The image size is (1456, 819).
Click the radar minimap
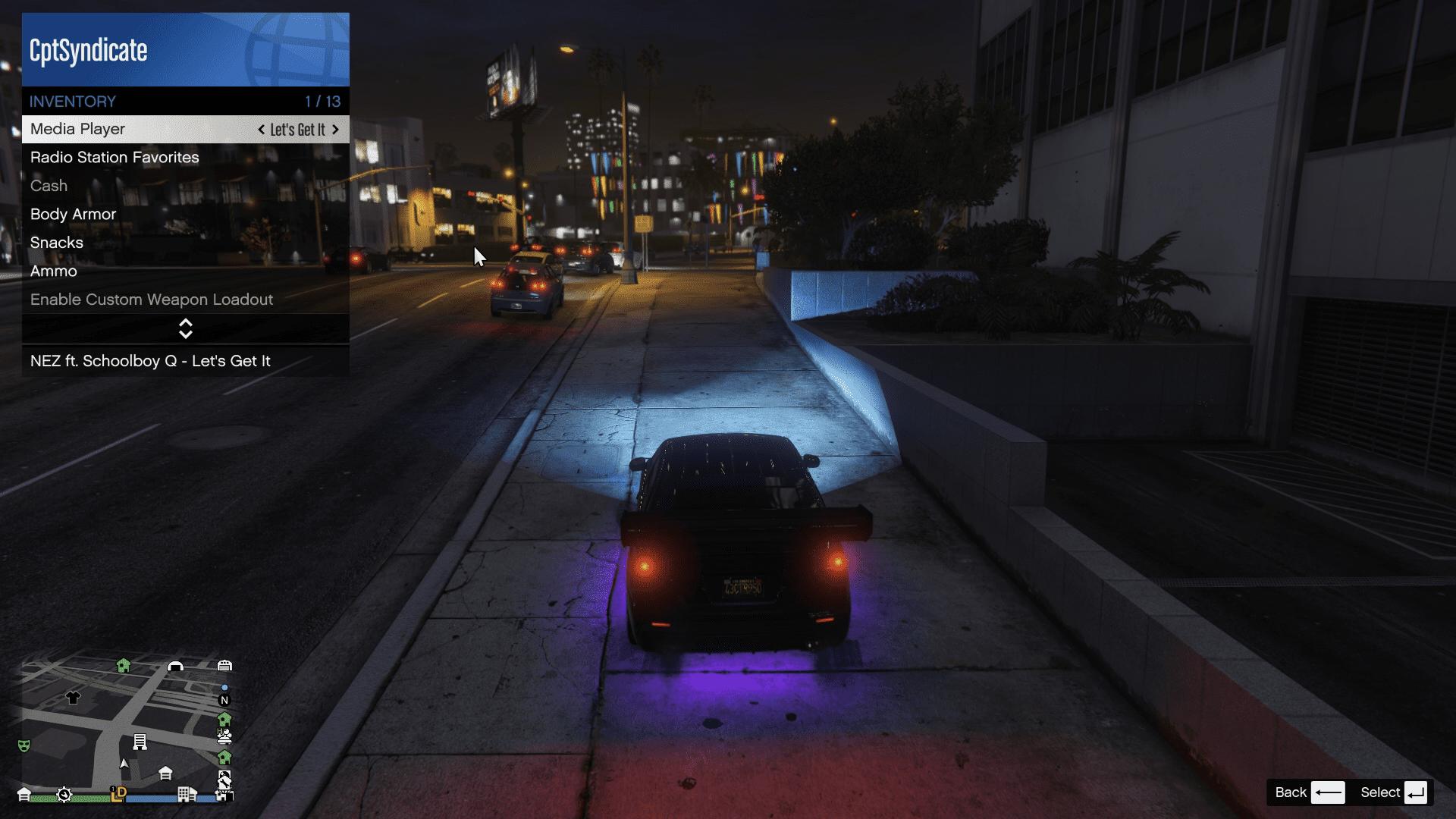click(x=127, y=728)
